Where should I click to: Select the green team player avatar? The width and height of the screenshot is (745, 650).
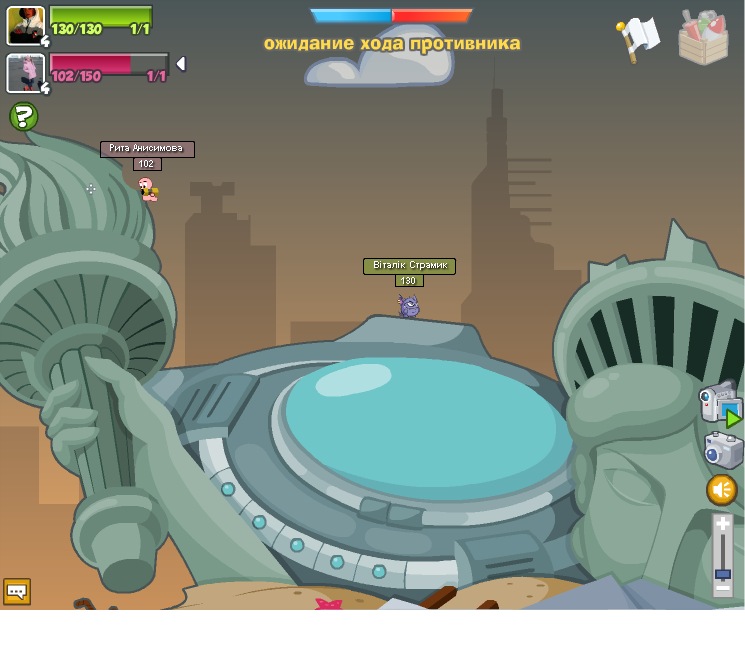(25, 26)
